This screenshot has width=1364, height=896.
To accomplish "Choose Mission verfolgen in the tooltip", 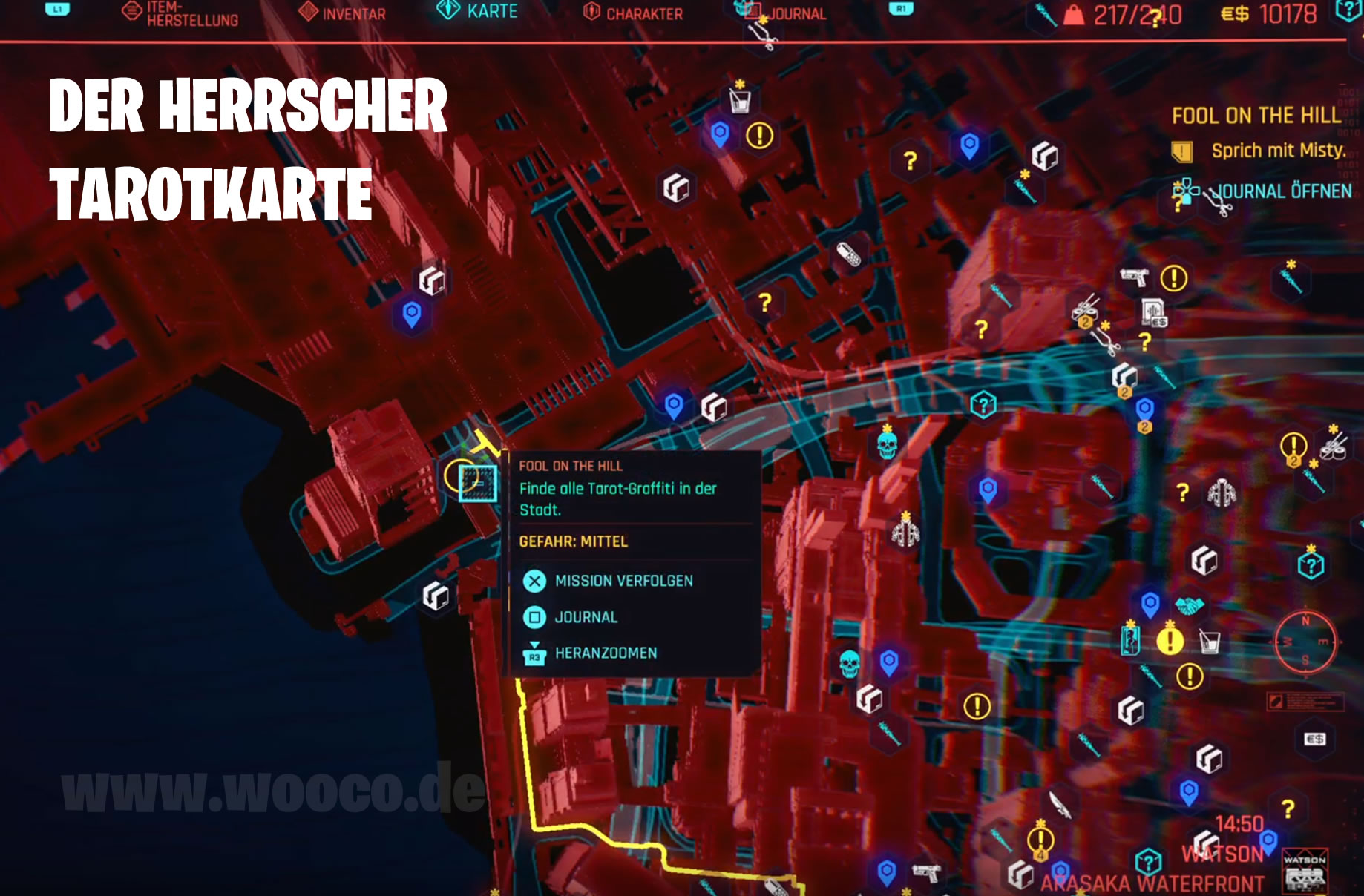I will (623, 581).
